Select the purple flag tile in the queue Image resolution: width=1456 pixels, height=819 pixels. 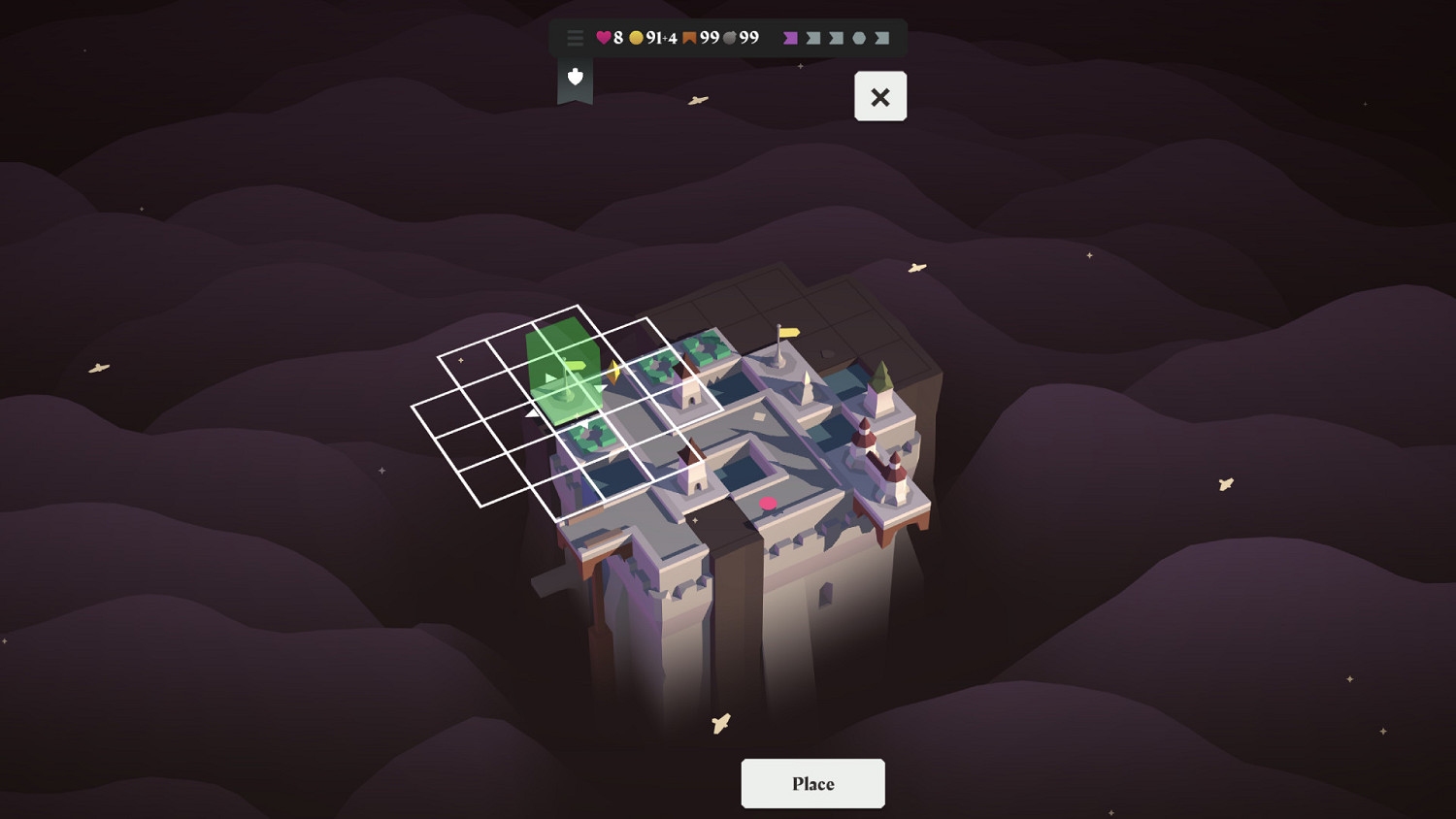pos(789,38)
